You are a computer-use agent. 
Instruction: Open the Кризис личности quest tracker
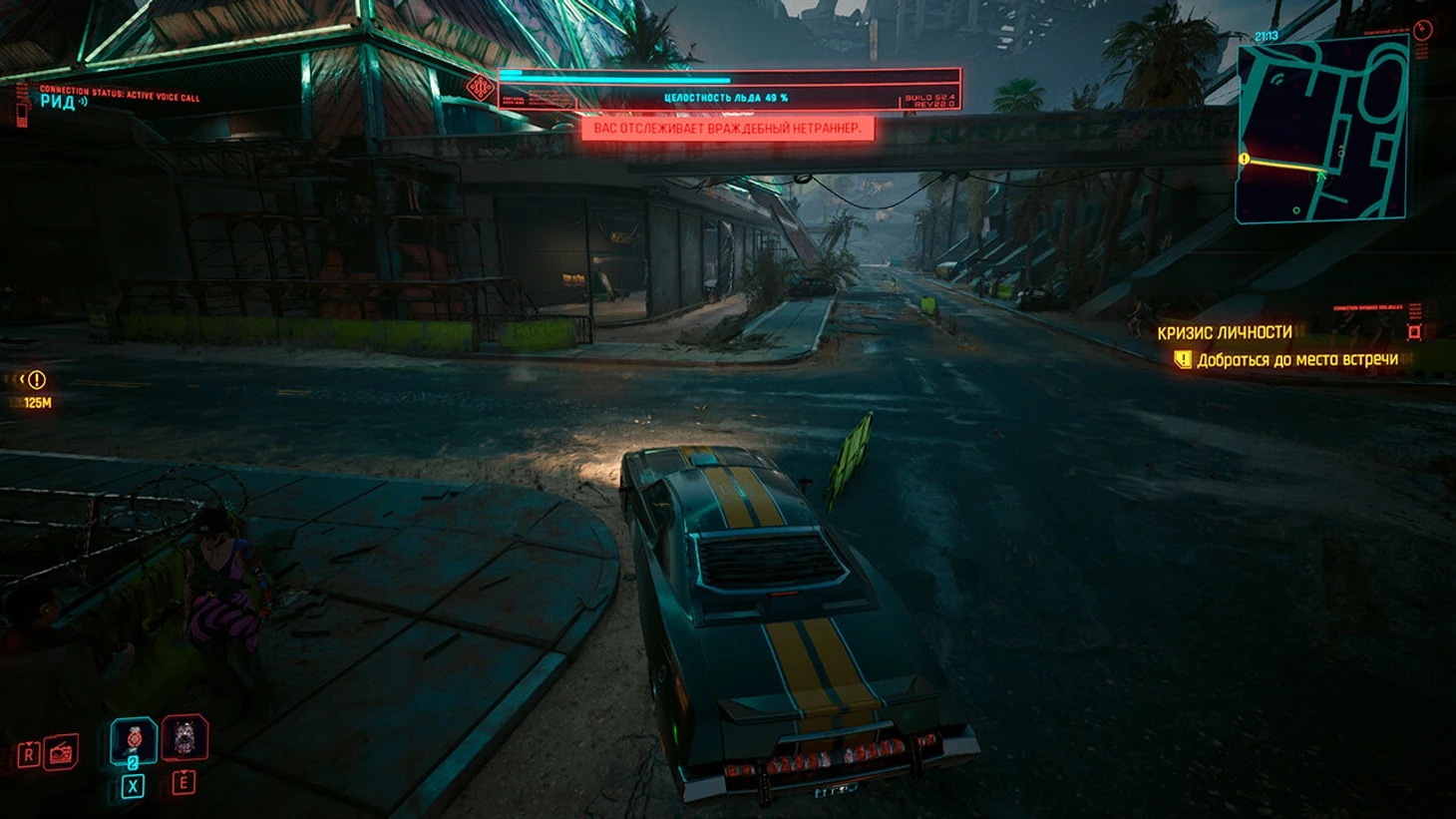tap(1224, 332)
